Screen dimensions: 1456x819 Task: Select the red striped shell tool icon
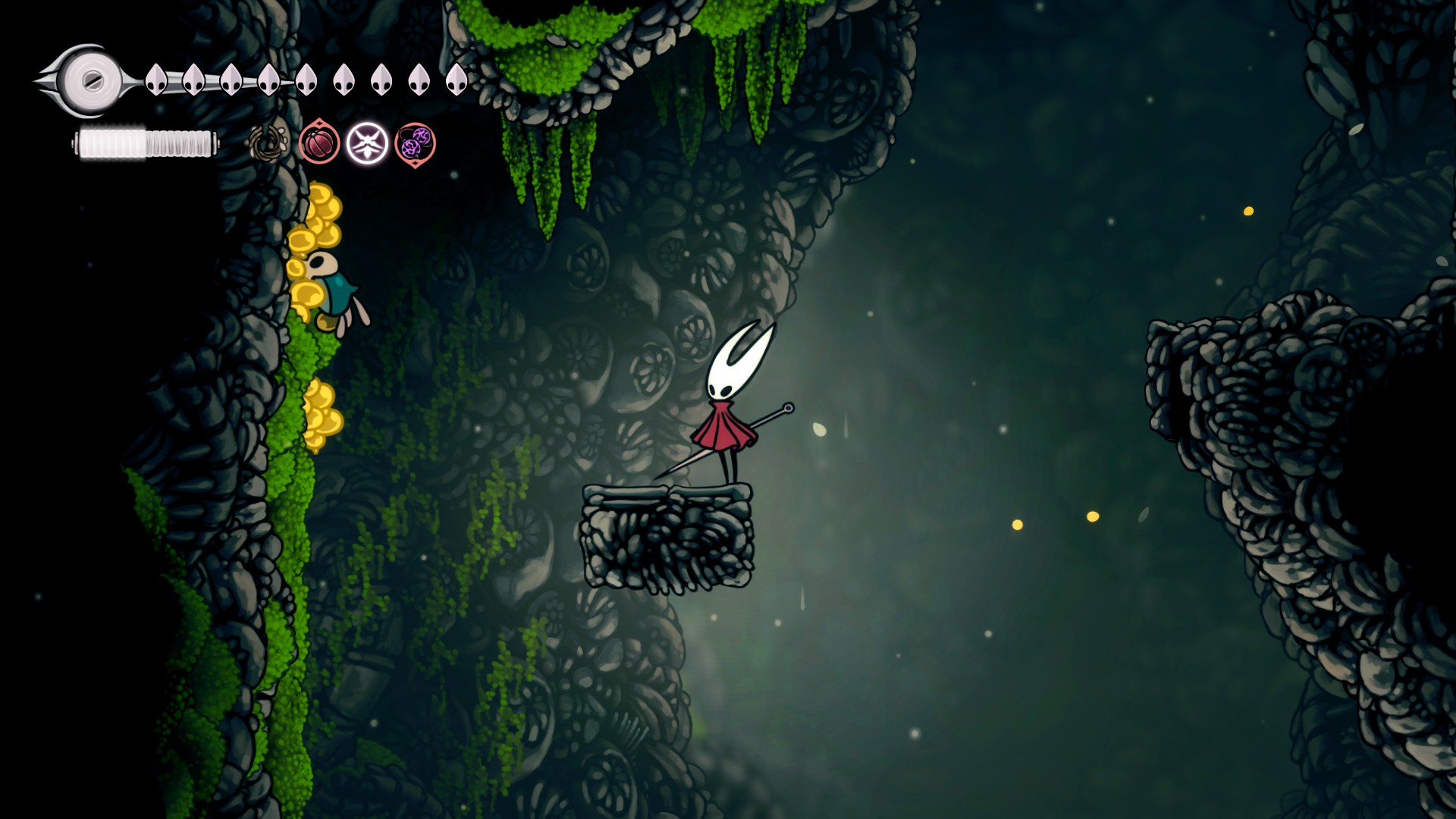click(318, 143)
